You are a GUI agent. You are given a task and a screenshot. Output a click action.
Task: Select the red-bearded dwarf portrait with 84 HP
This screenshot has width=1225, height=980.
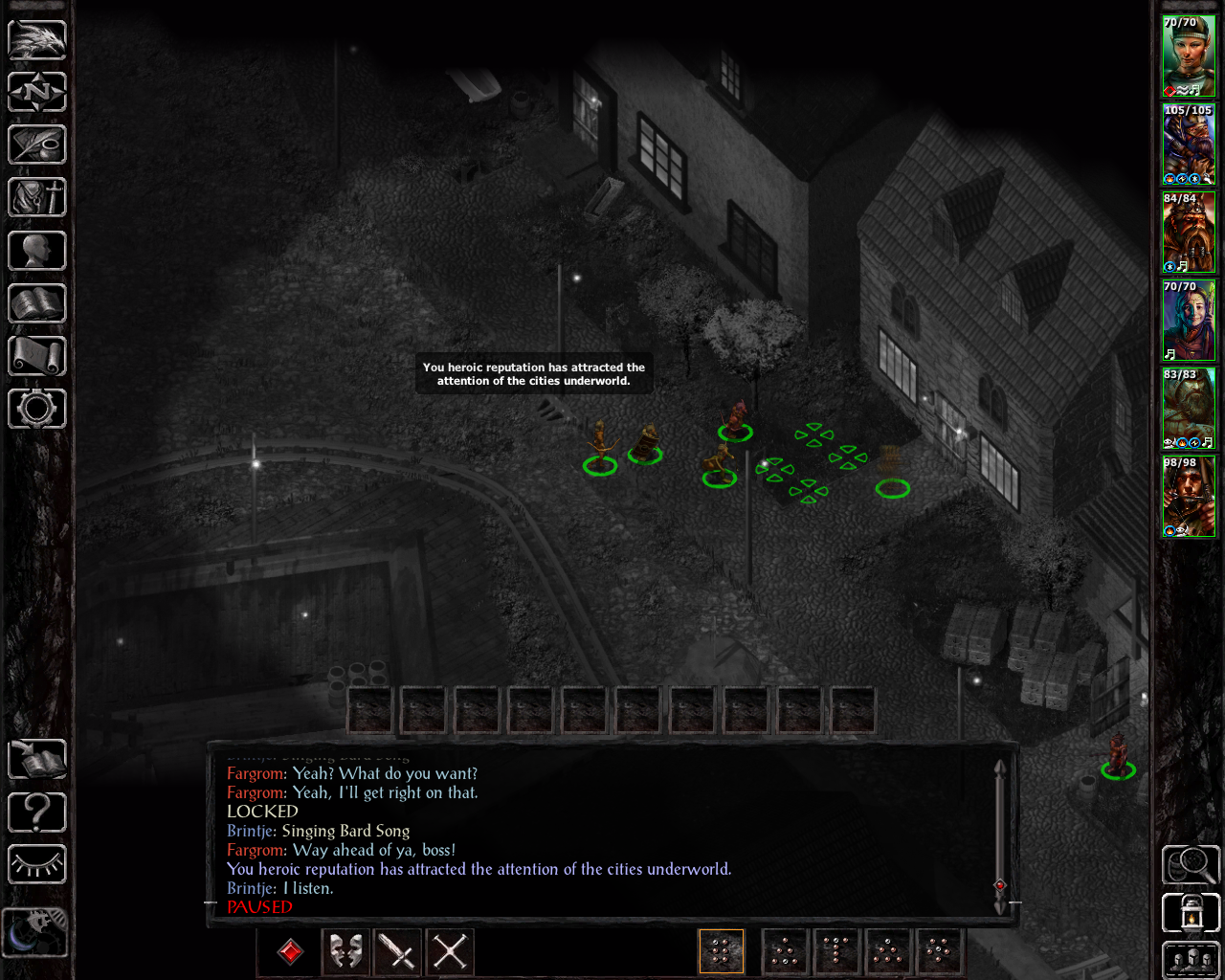(1189, 233)
